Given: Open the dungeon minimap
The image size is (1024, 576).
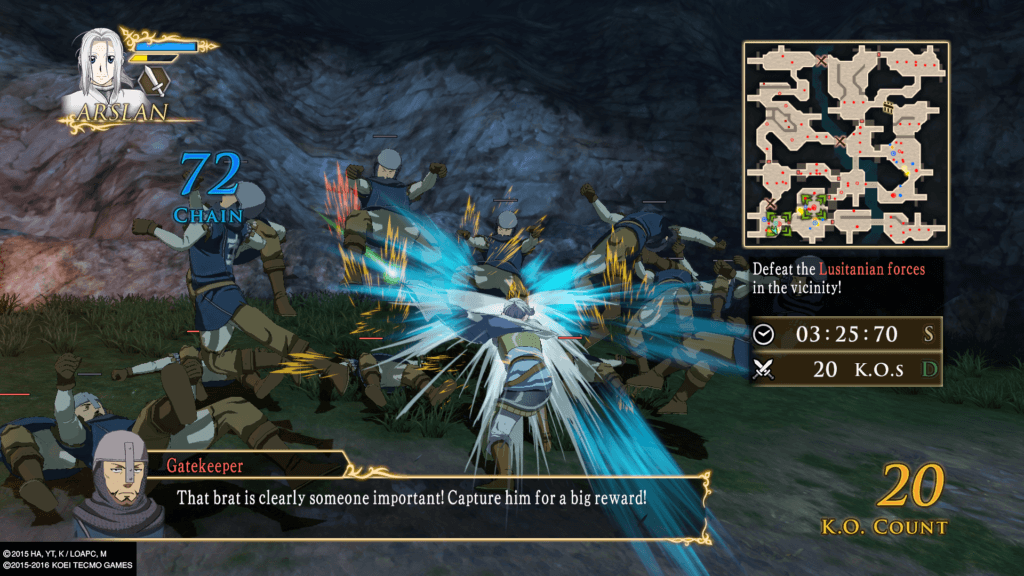Looking at the screenshot, I should coord(845,142).
